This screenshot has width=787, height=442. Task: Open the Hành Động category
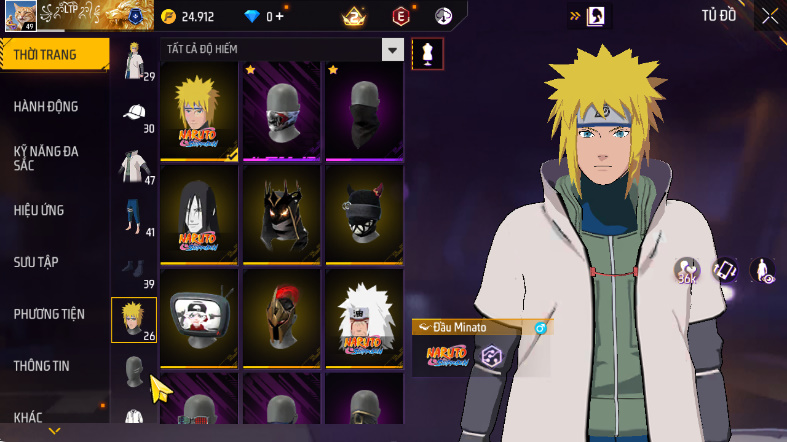tap(46, 106)
